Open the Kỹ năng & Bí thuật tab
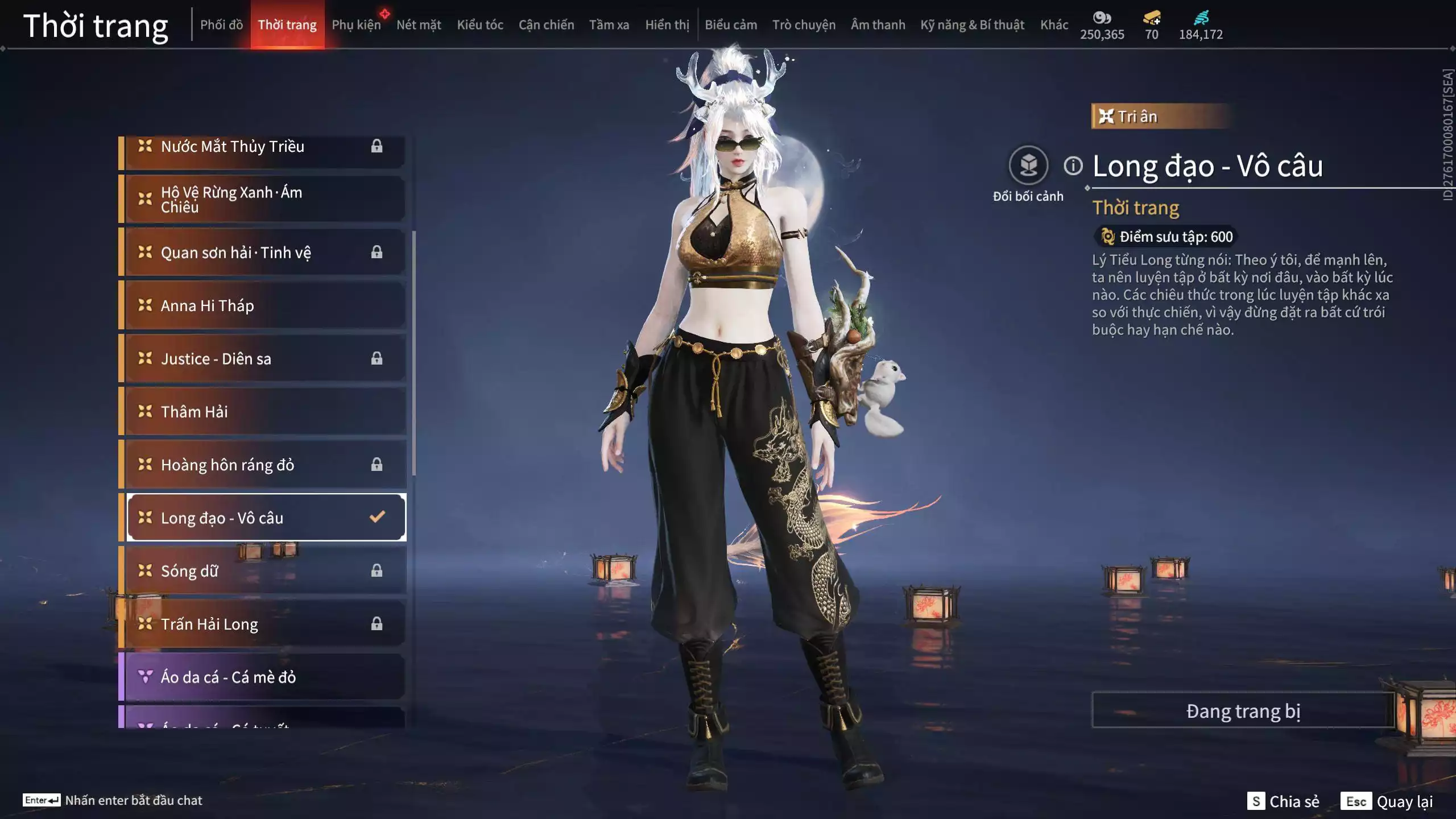The image size is (1456, 819). coord(972,25)
